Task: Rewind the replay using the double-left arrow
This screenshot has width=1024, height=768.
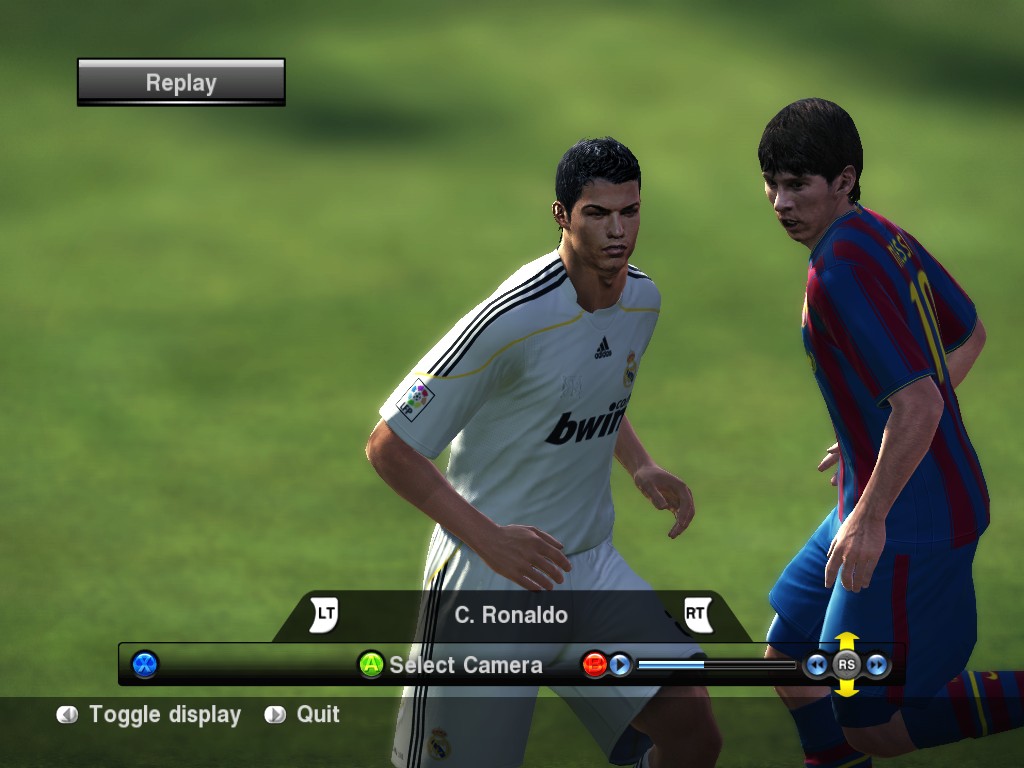Action: 817,664
